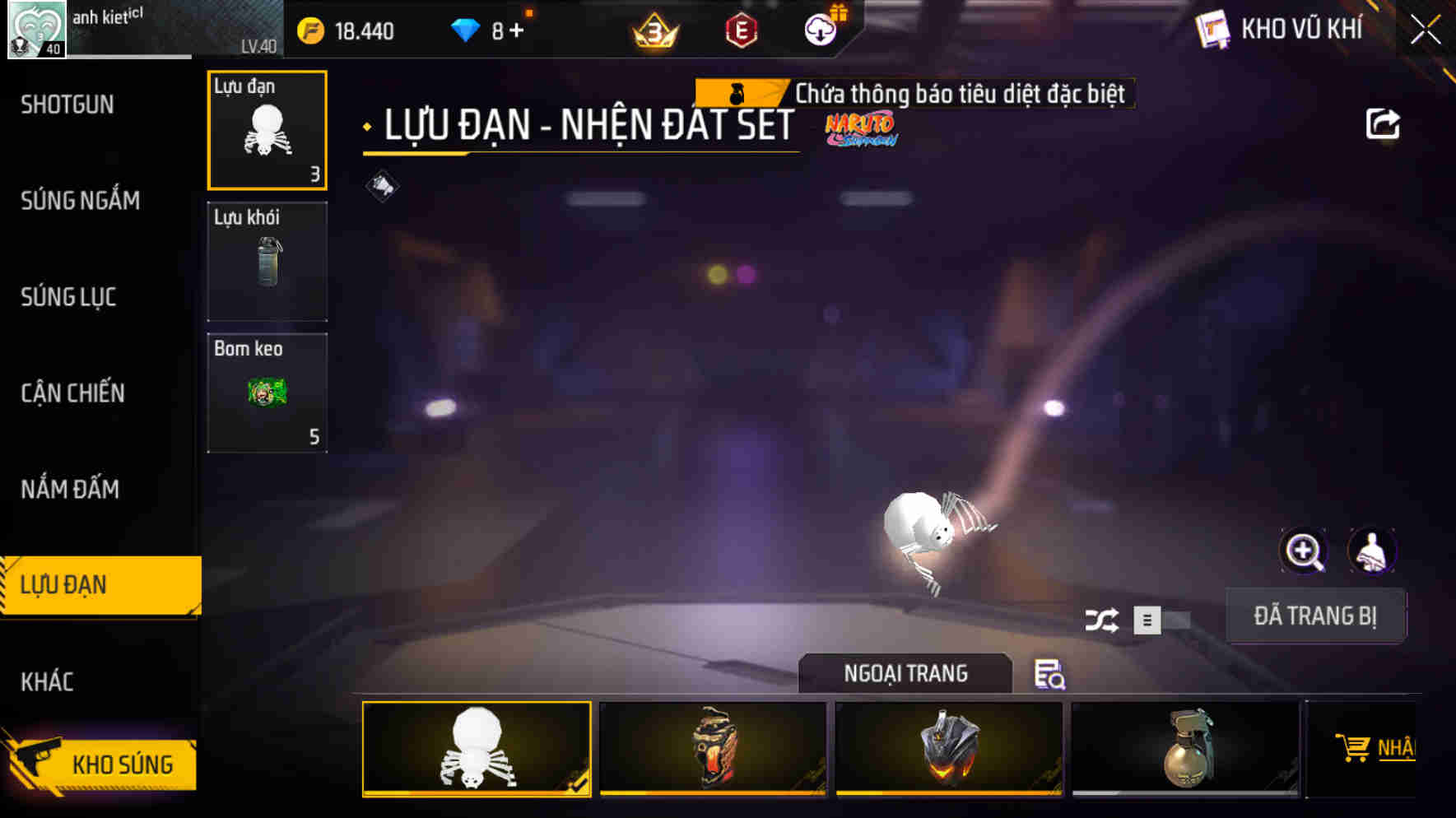Select the CẬN CHIẾN category
The image size is (1456, 818).
coord(72,393)
